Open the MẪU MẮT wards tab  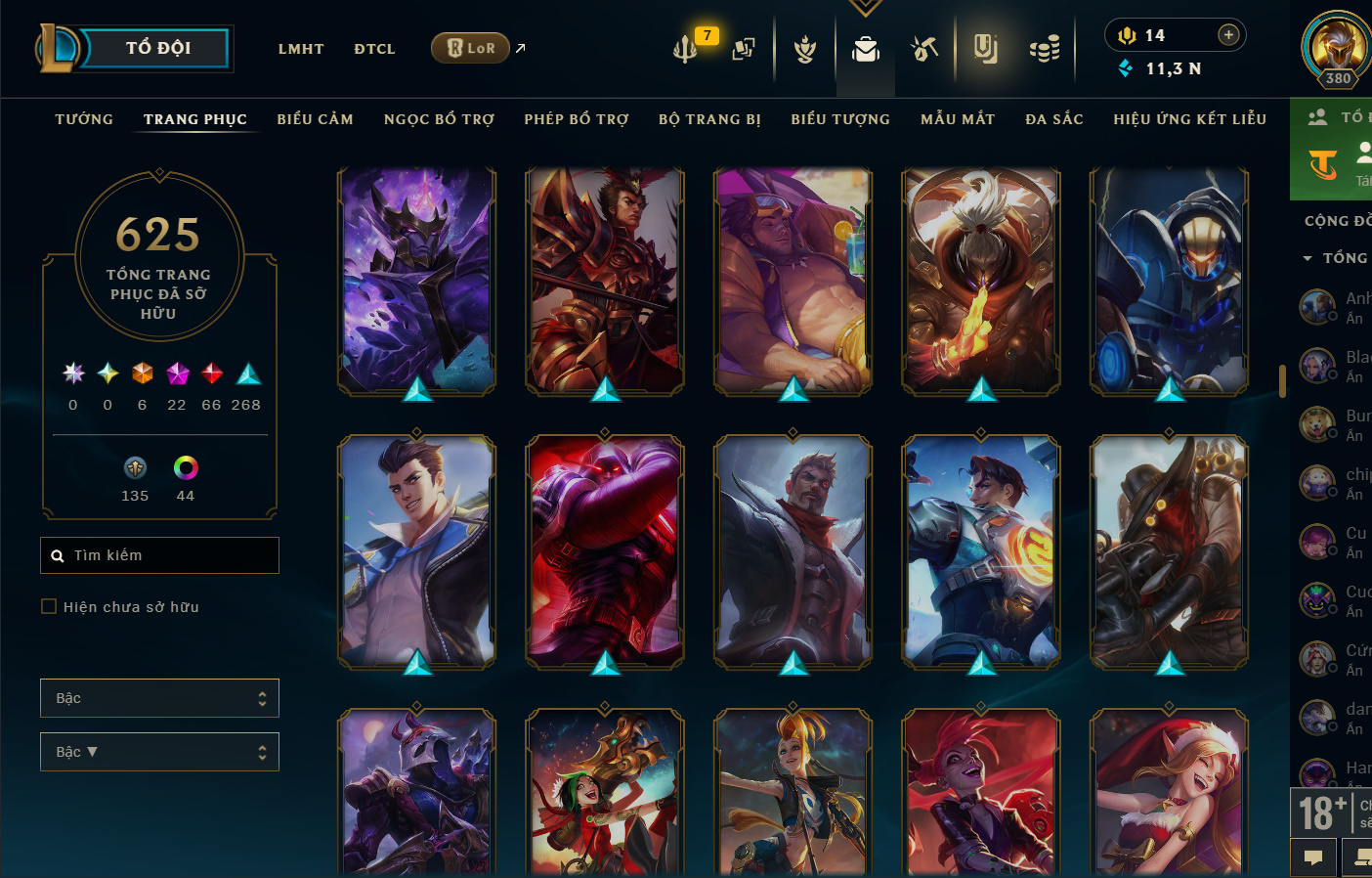coord(958,119)
